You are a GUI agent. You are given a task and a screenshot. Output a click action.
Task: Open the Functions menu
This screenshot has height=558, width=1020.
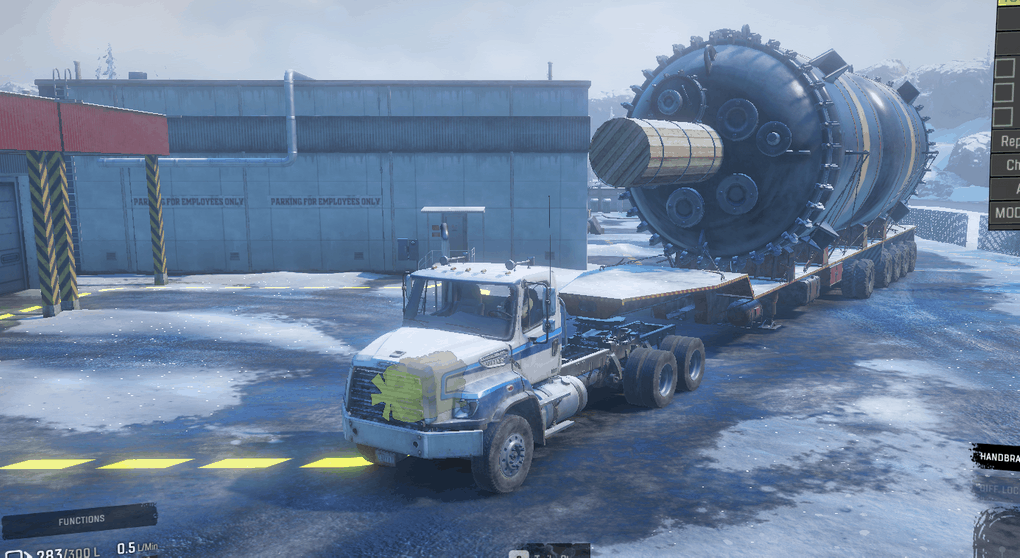click(80, 520)
